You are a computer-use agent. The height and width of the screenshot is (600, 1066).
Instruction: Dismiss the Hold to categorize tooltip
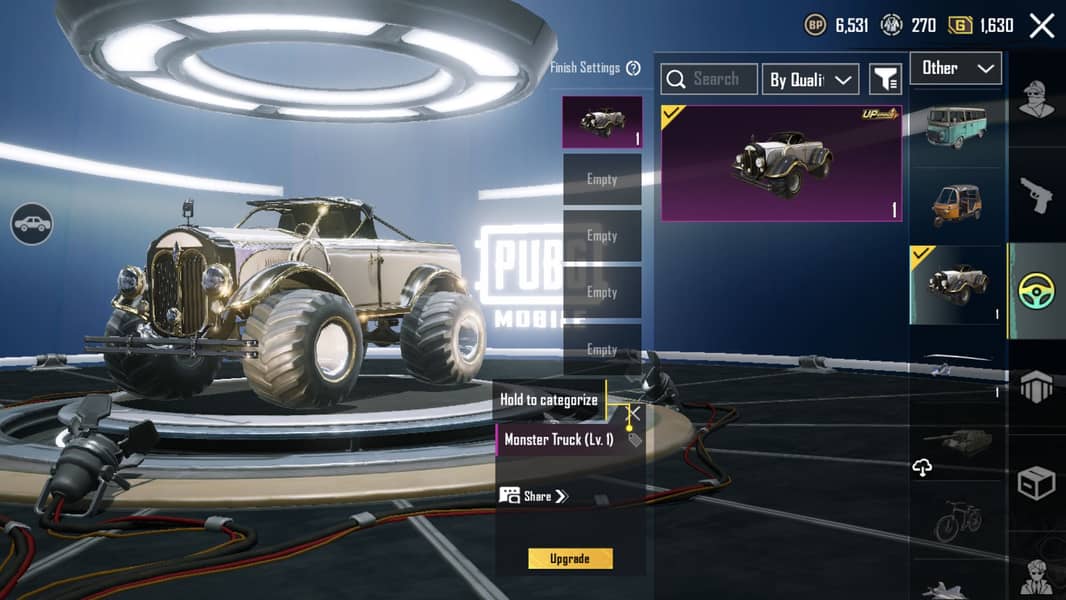click(x=634, y=412)
